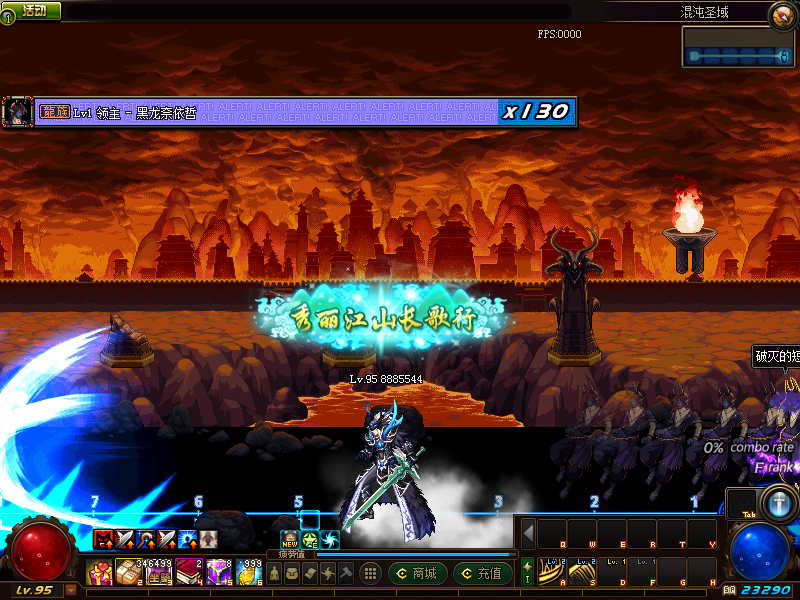Open the 商城 shop
Image resolution: width=800 pixels, height=600 pixels.
[417, 573]
